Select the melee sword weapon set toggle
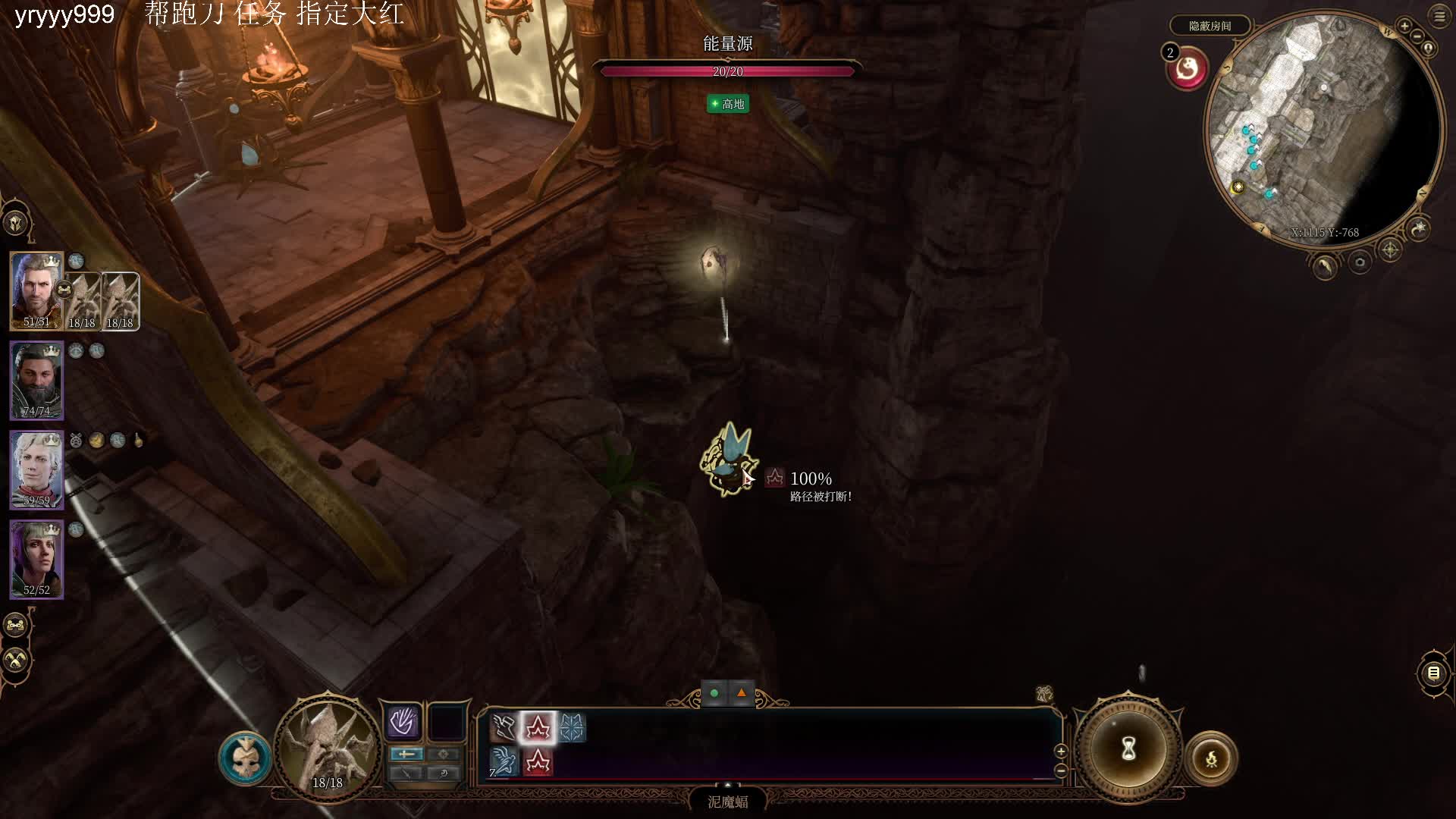 [x=406, y=754]
